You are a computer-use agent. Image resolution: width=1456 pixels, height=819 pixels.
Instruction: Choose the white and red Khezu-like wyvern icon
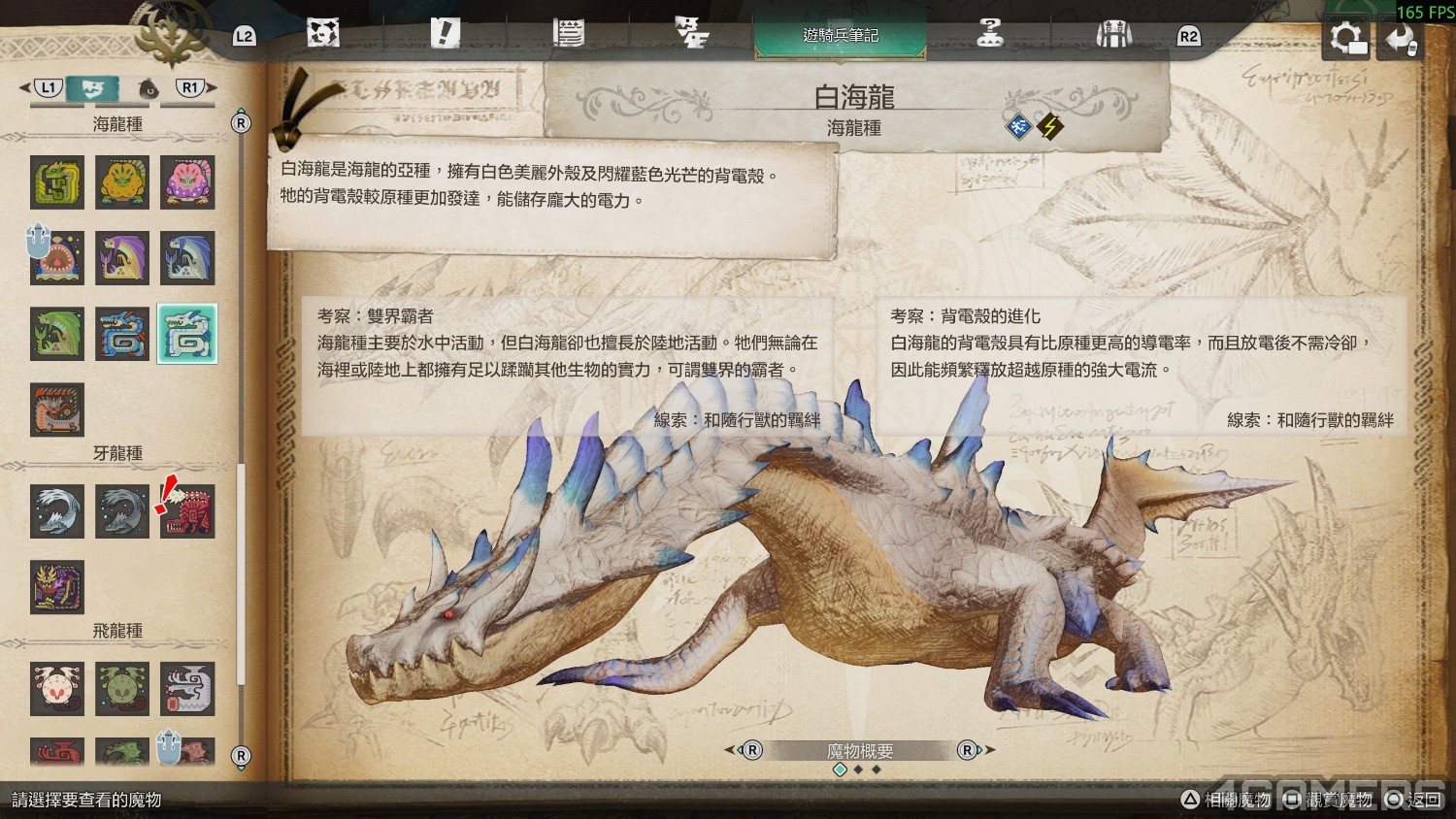pos(56,688)
